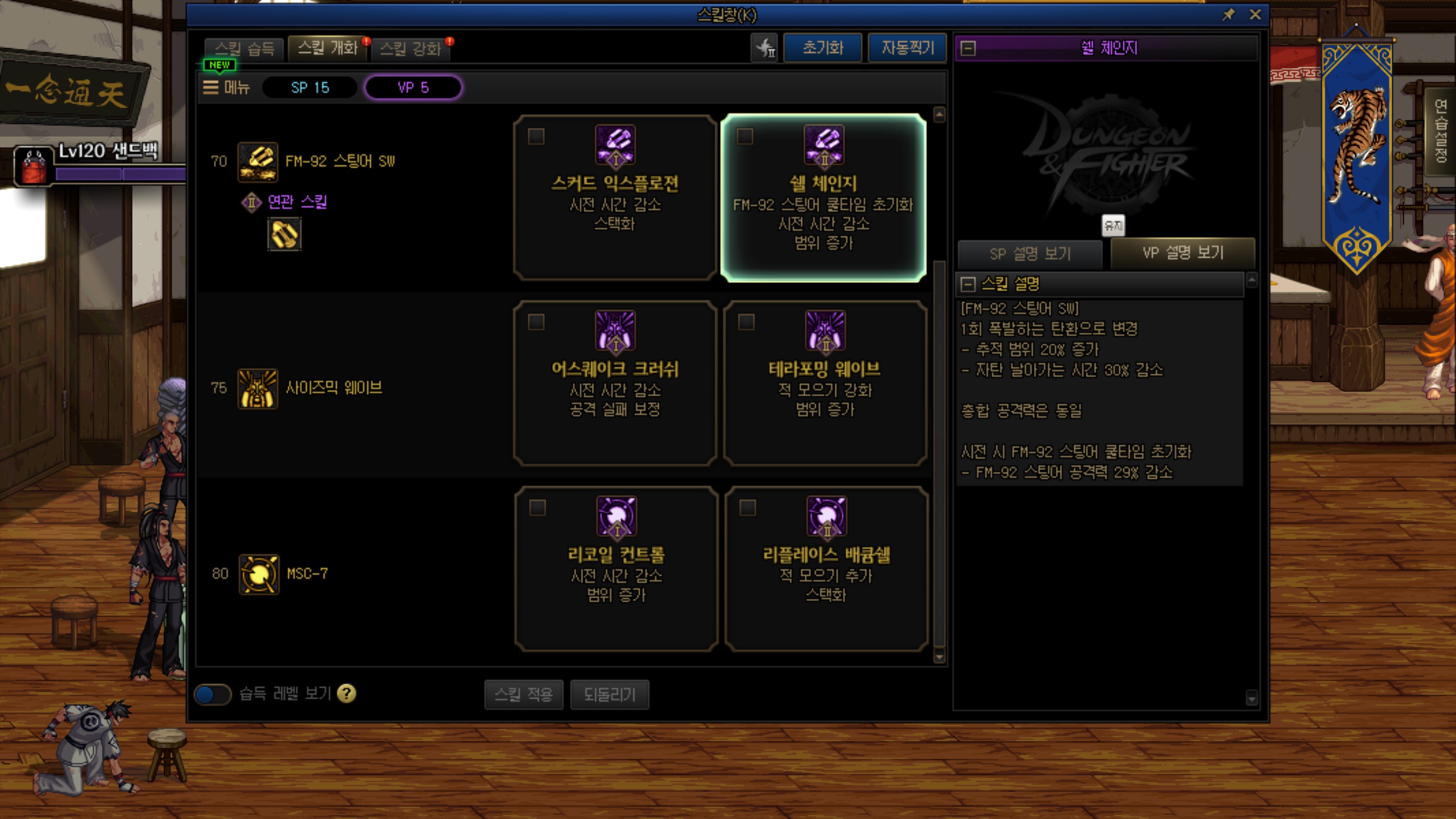Viewport: 1456px width, 819px height.
Task: Use the 자동찍기 auto-assign button
Action: tap(908, 48)
